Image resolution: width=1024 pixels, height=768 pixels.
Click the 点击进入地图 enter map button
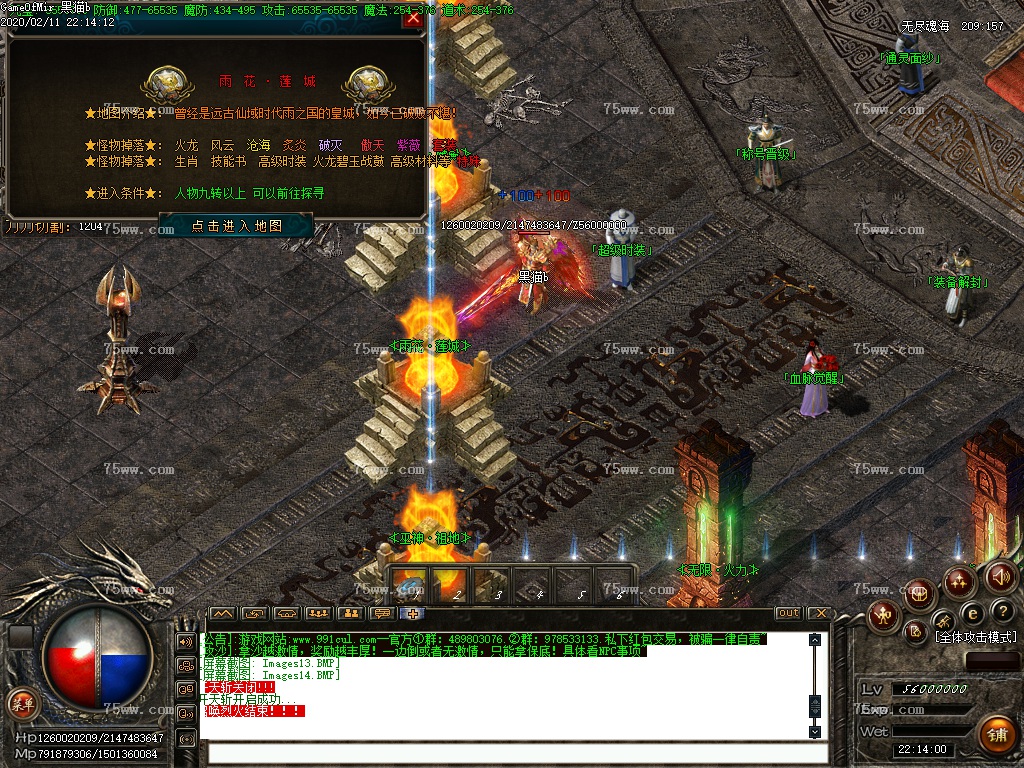coord(236,226)
